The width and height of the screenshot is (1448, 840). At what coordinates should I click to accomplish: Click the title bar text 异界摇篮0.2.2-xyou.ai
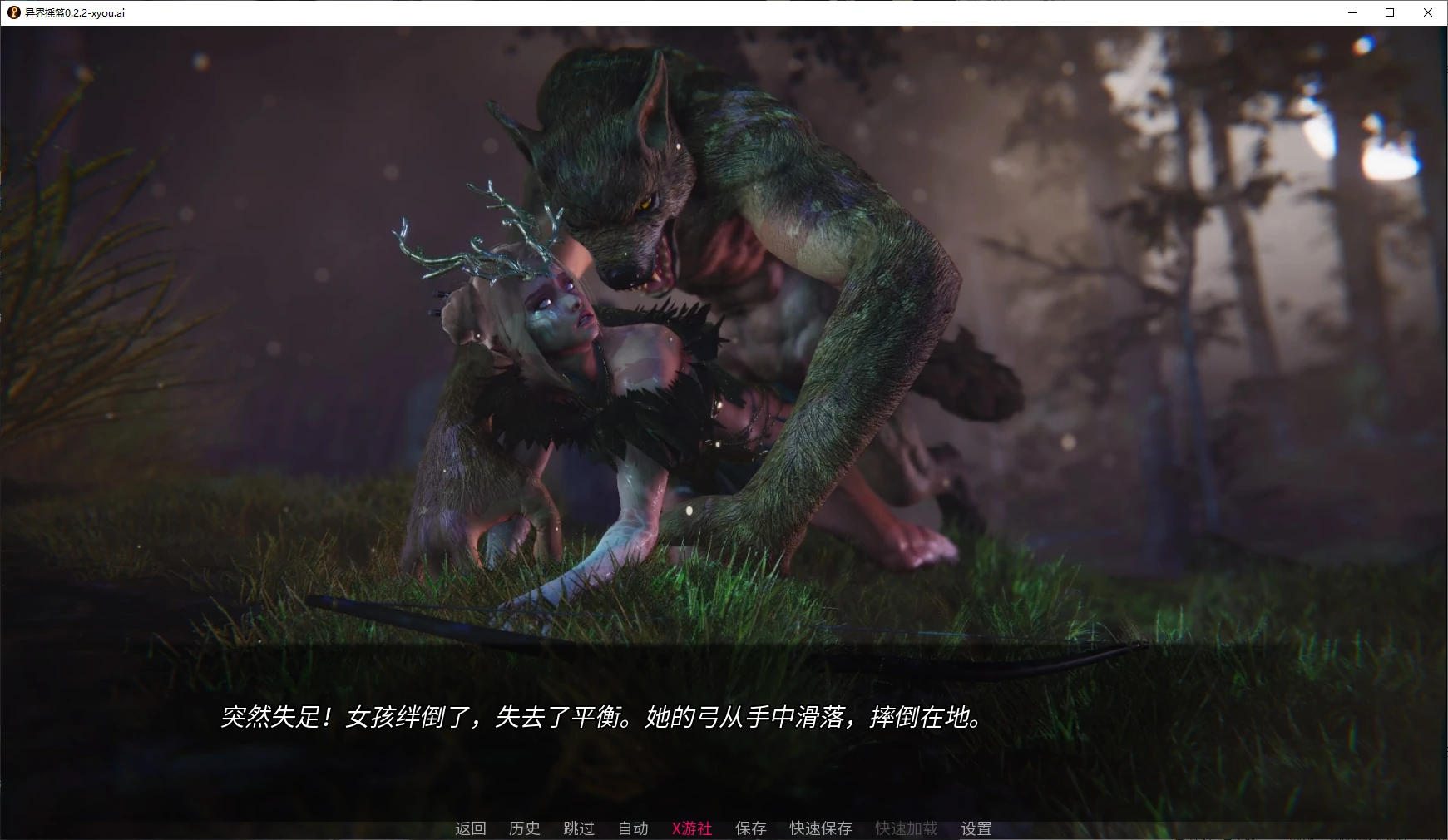tap(73, 12)
